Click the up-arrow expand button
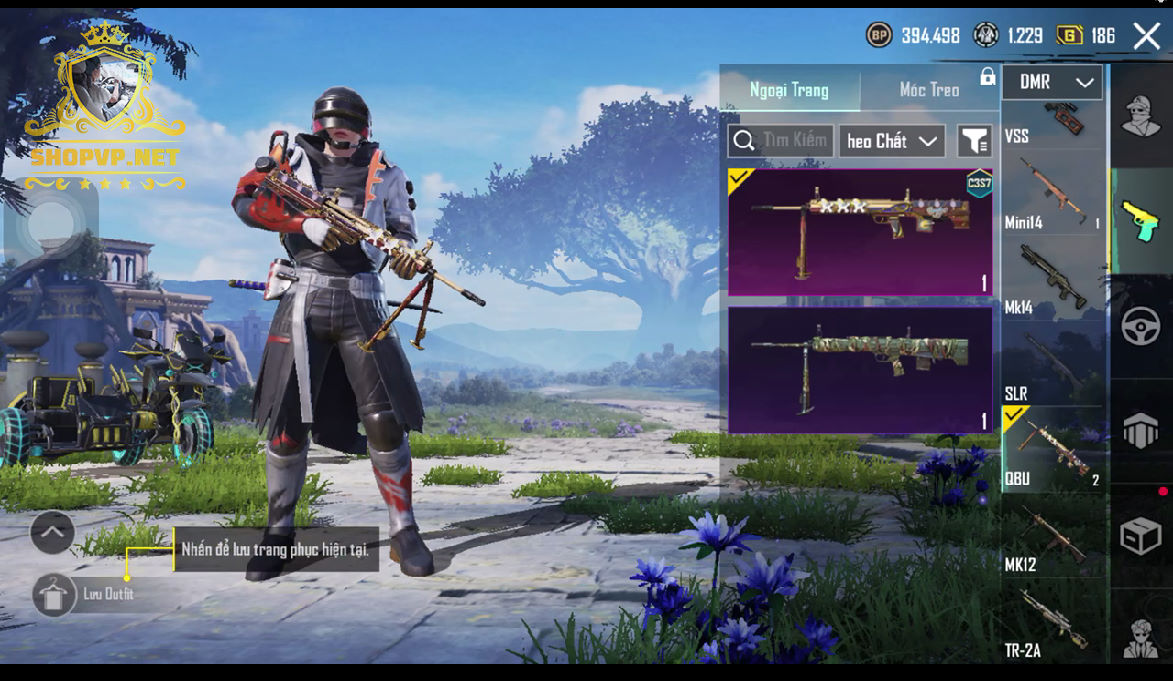 point(52,533)
